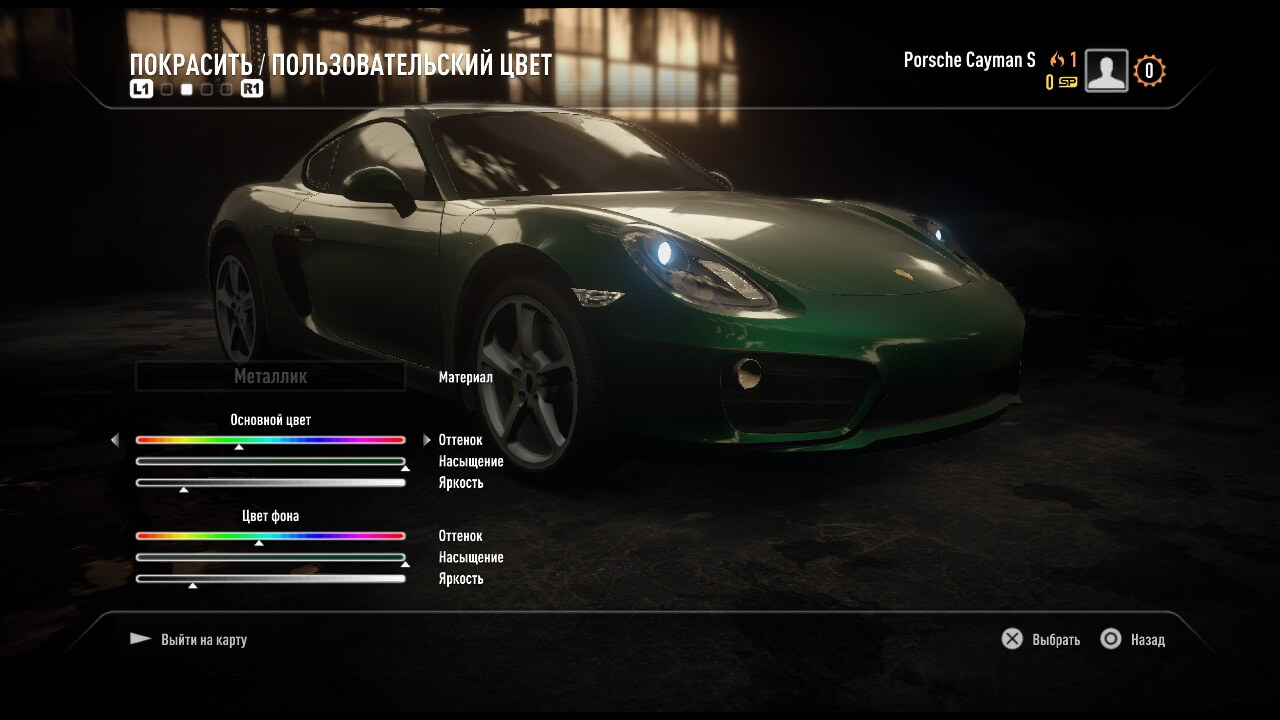Select the Металлик material option
1280x720 pixels.
(x=270, y=377)
